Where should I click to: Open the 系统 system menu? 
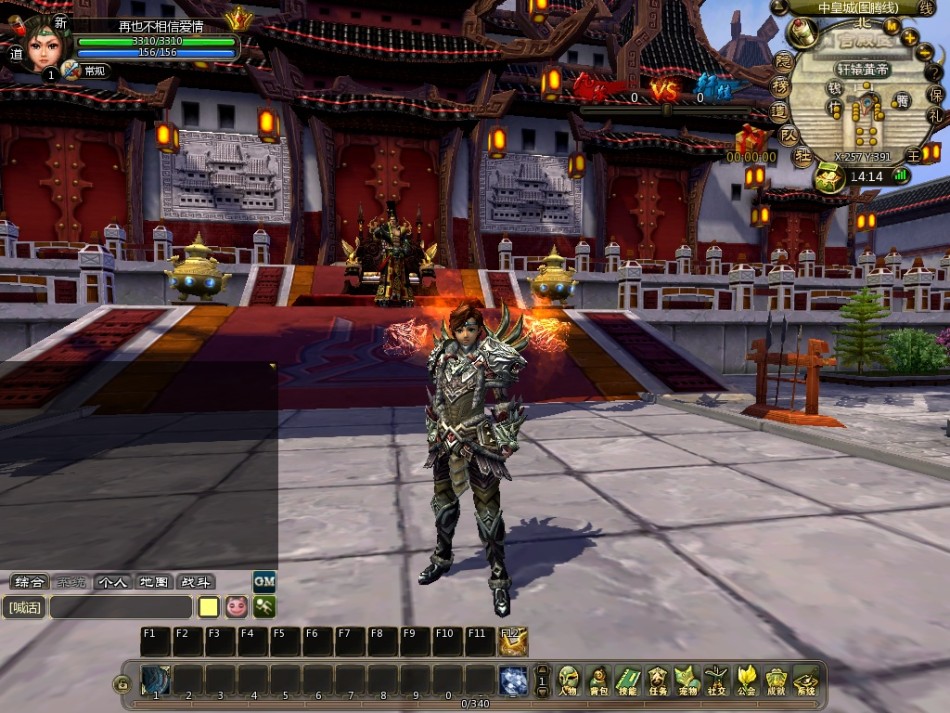[806, 680]
